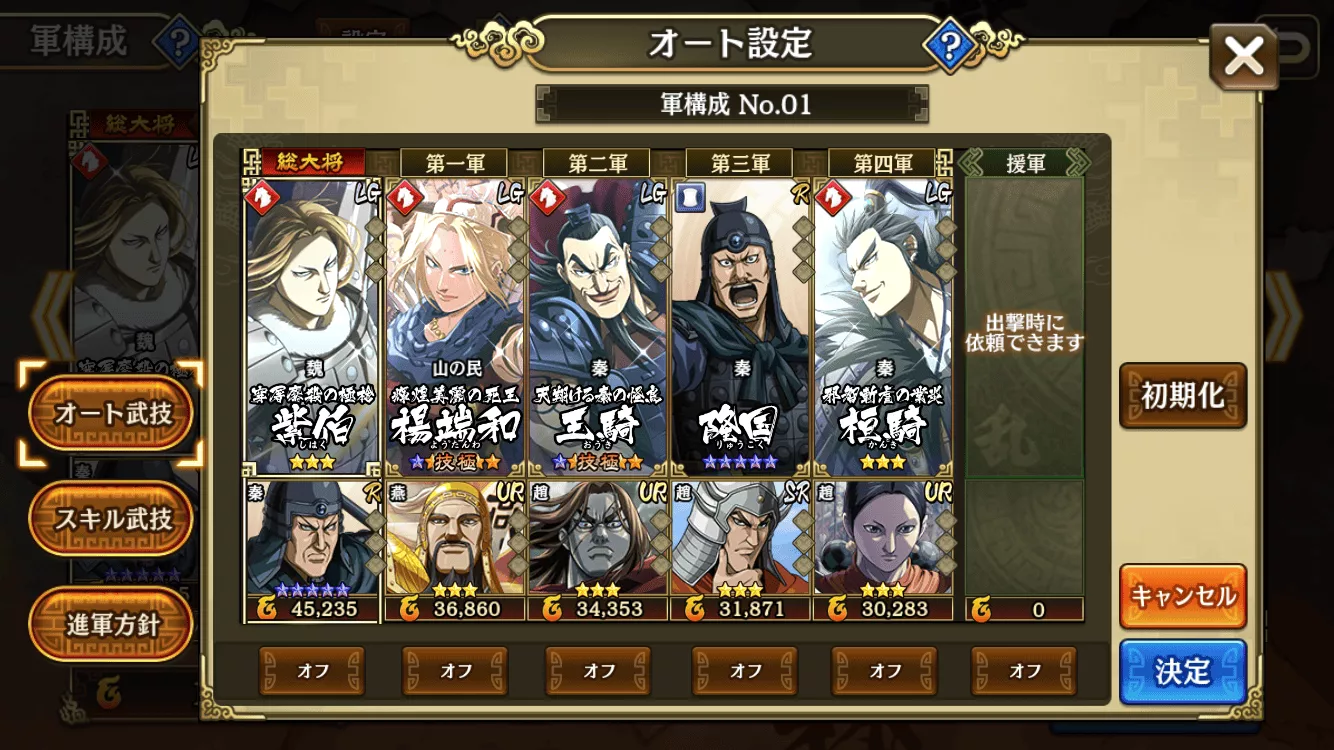1334x750 pixels.
Task: Toggle オフ switch under 援軍 column
Action: pyautogui.click(x=1025, y=672)
